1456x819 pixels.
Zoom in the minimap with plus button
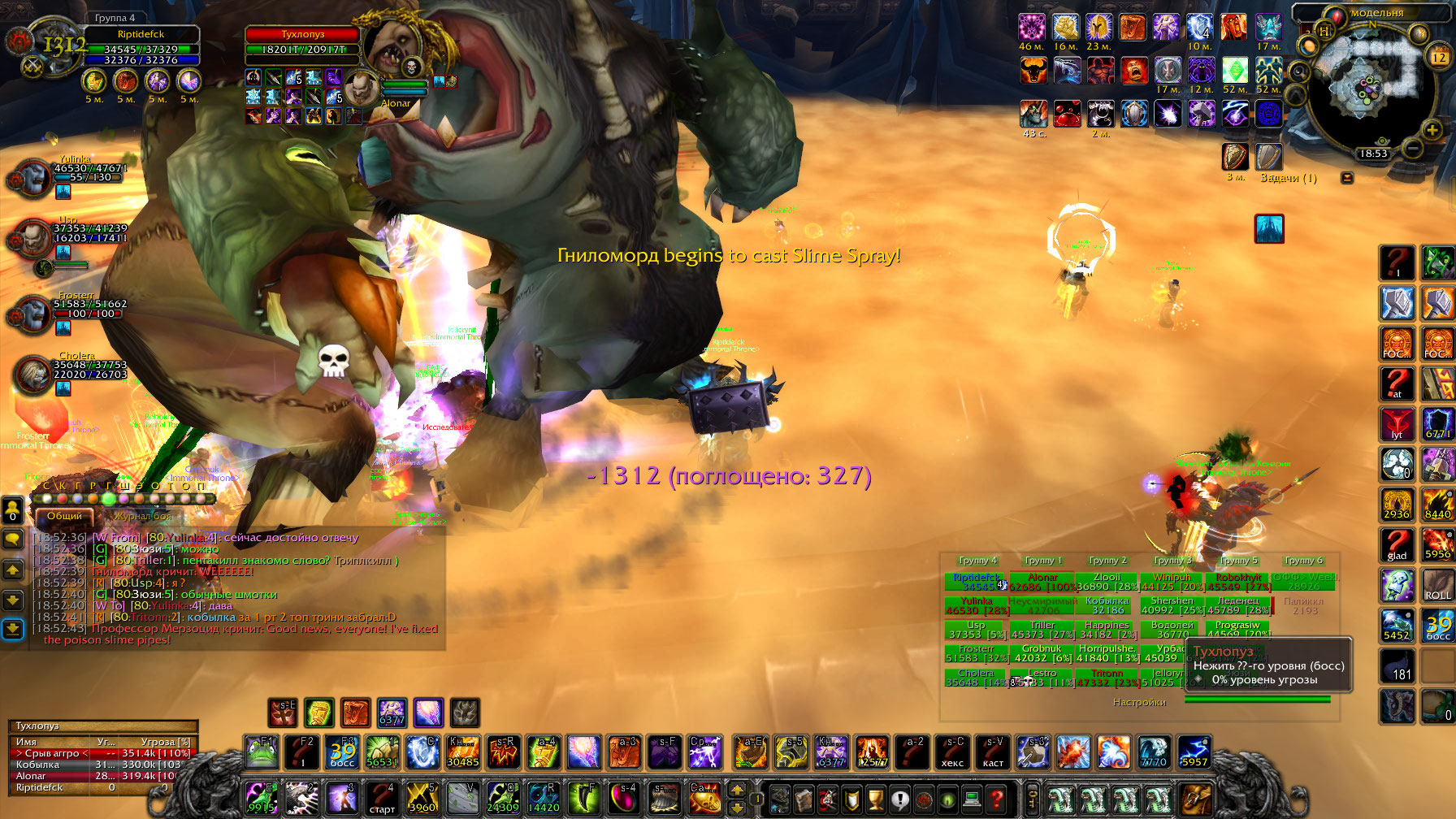pos(1432,129)
